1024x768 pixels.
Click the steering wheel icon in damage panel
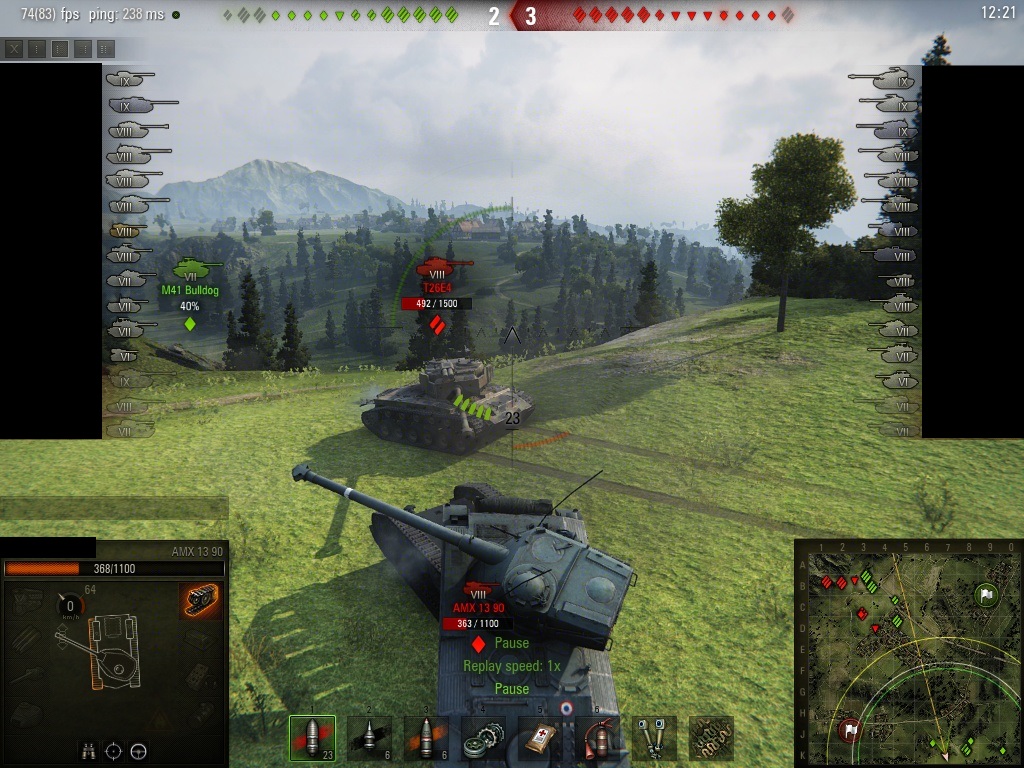pyautogui.click(x=139, y=750)
